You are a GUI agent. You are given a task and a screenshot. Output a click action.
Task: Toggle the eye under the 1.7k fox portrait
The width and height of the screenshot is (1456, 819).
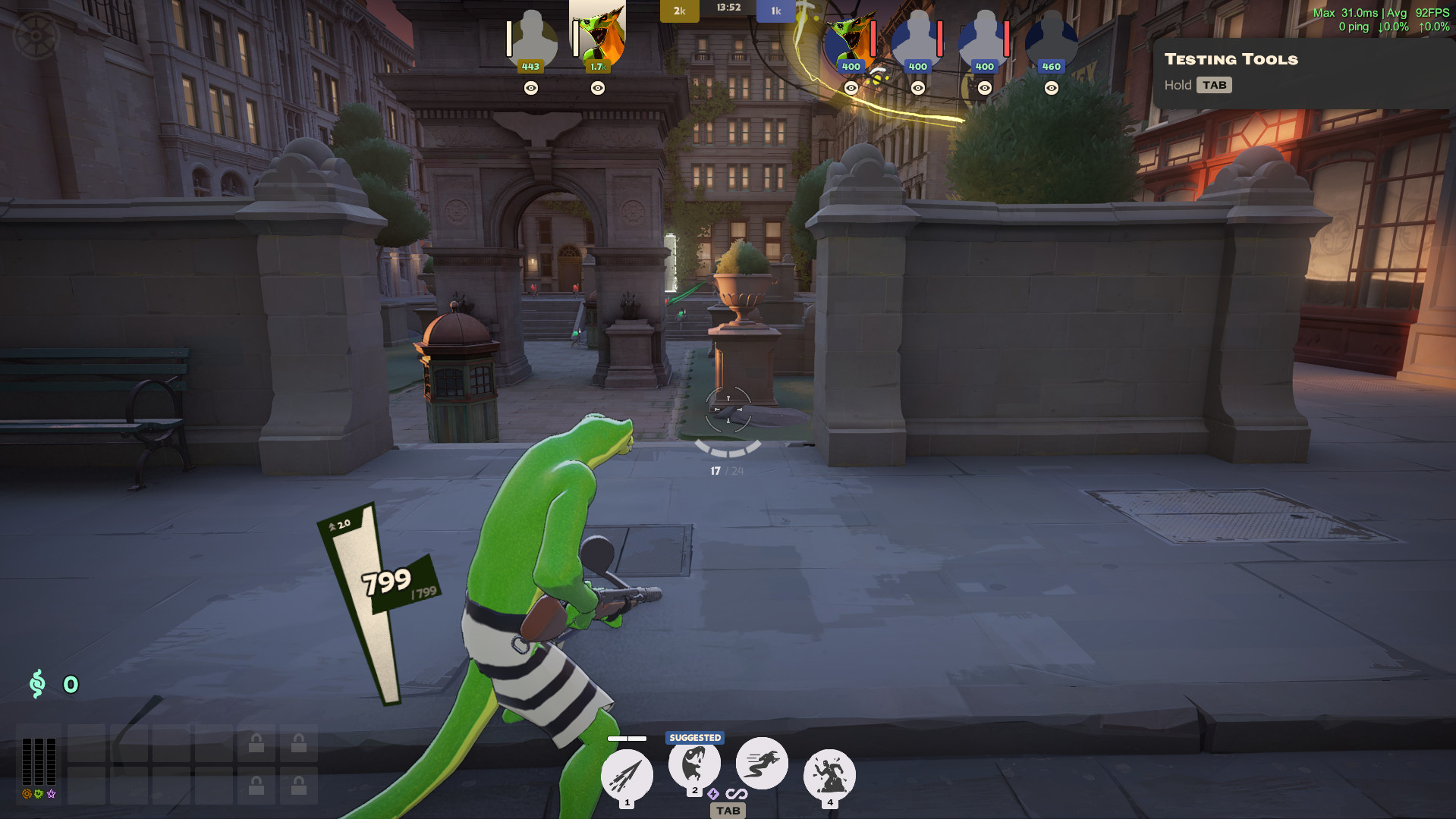[596, 88]
